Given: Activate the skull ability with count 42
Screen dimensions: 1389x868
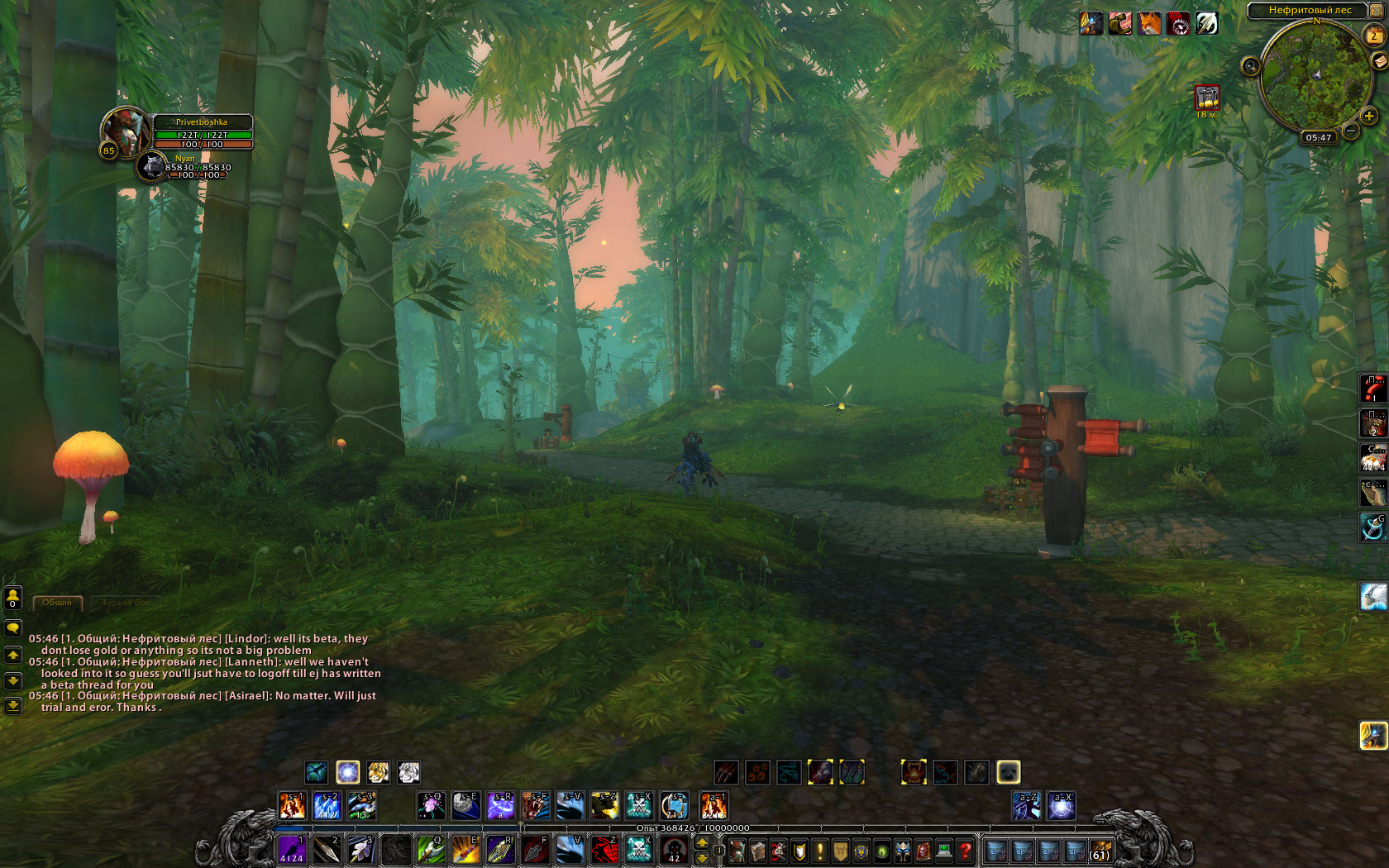Looking at the screenshot, I should (674, 849).
